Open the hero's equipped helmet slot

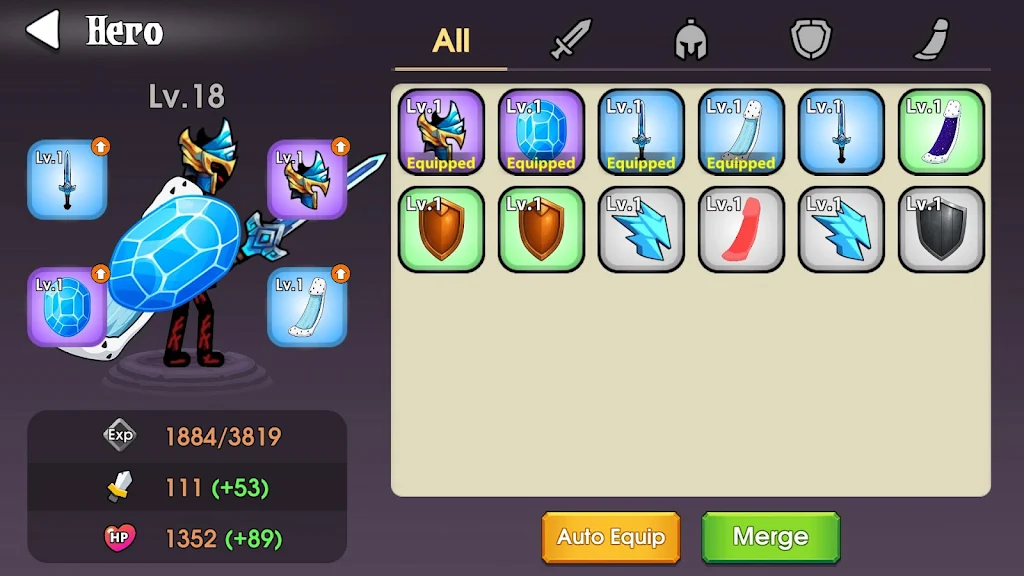306,179
